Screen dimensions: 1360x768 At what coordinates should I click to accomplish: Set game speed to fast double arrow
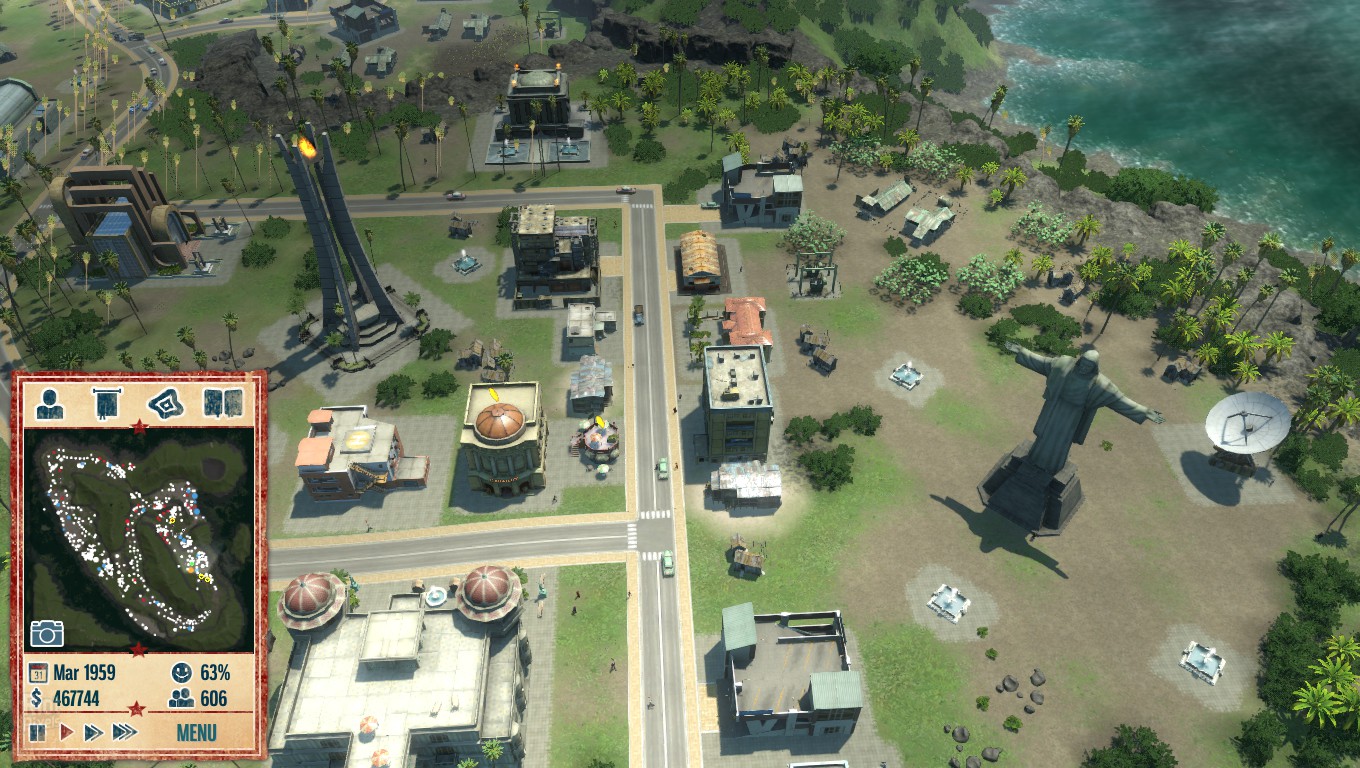click(x=93, y=732)
